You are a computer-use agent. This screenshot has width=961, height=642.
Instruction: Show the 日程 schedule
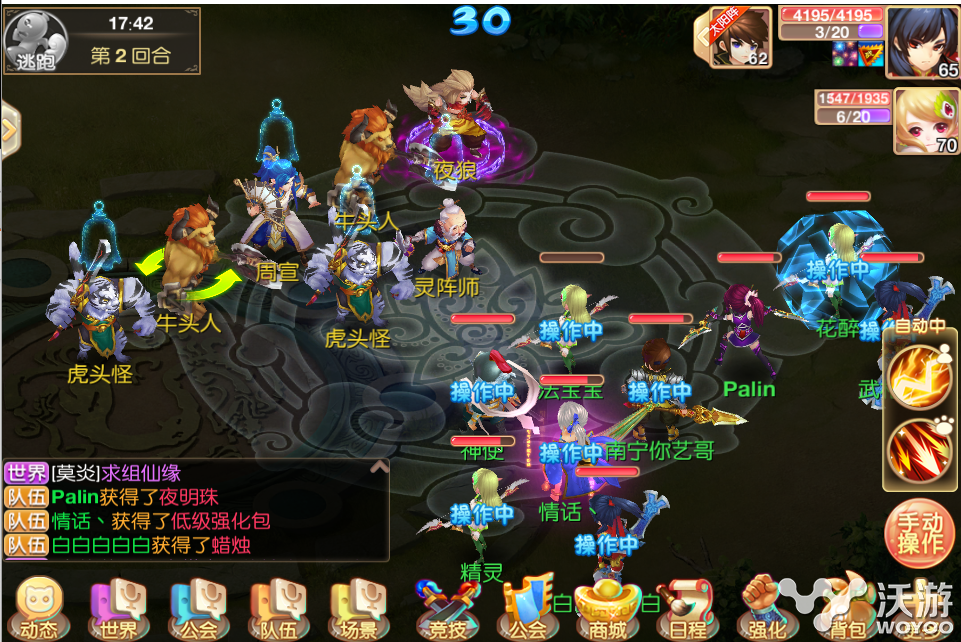tap(687, 606)
